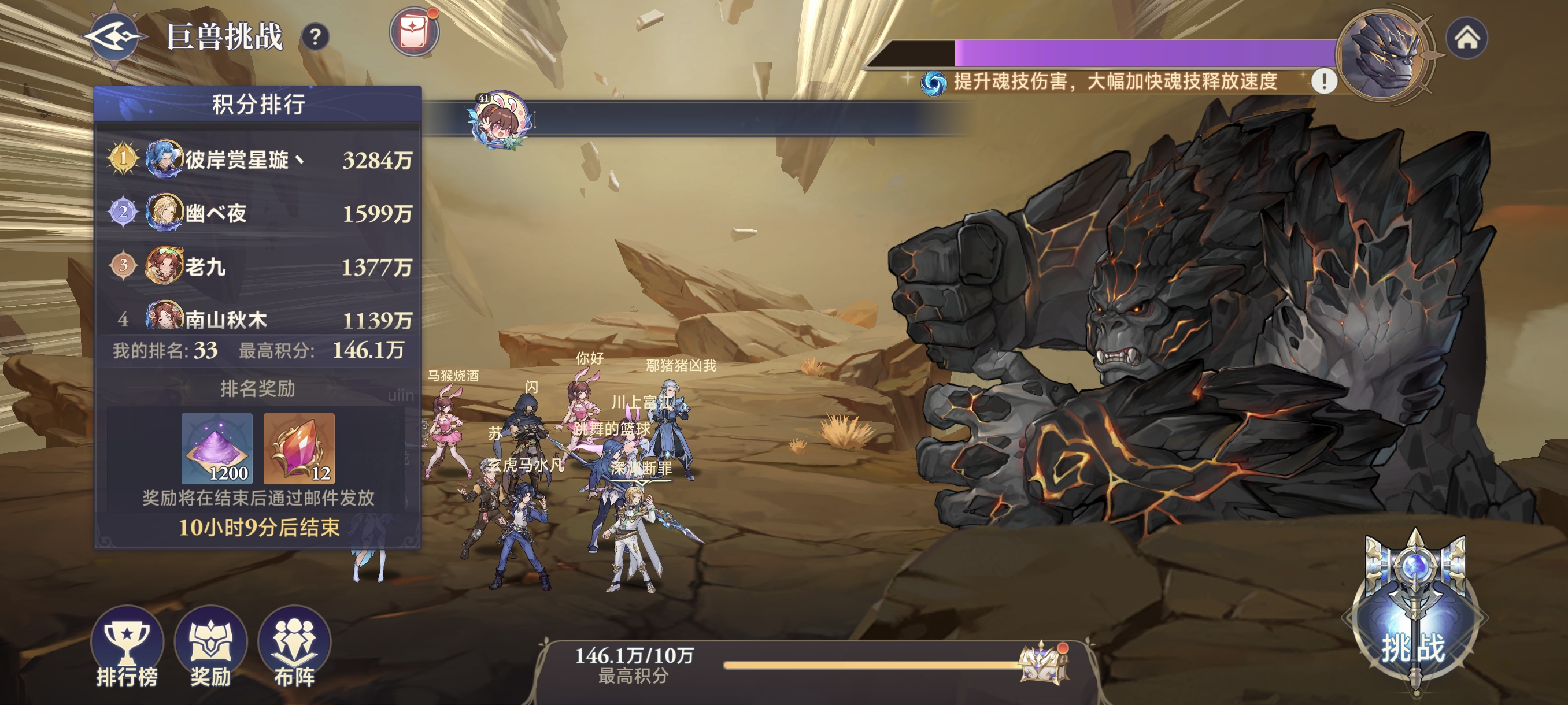
Task: Inspect the purple powder reward item
Action: pos(217,448)
